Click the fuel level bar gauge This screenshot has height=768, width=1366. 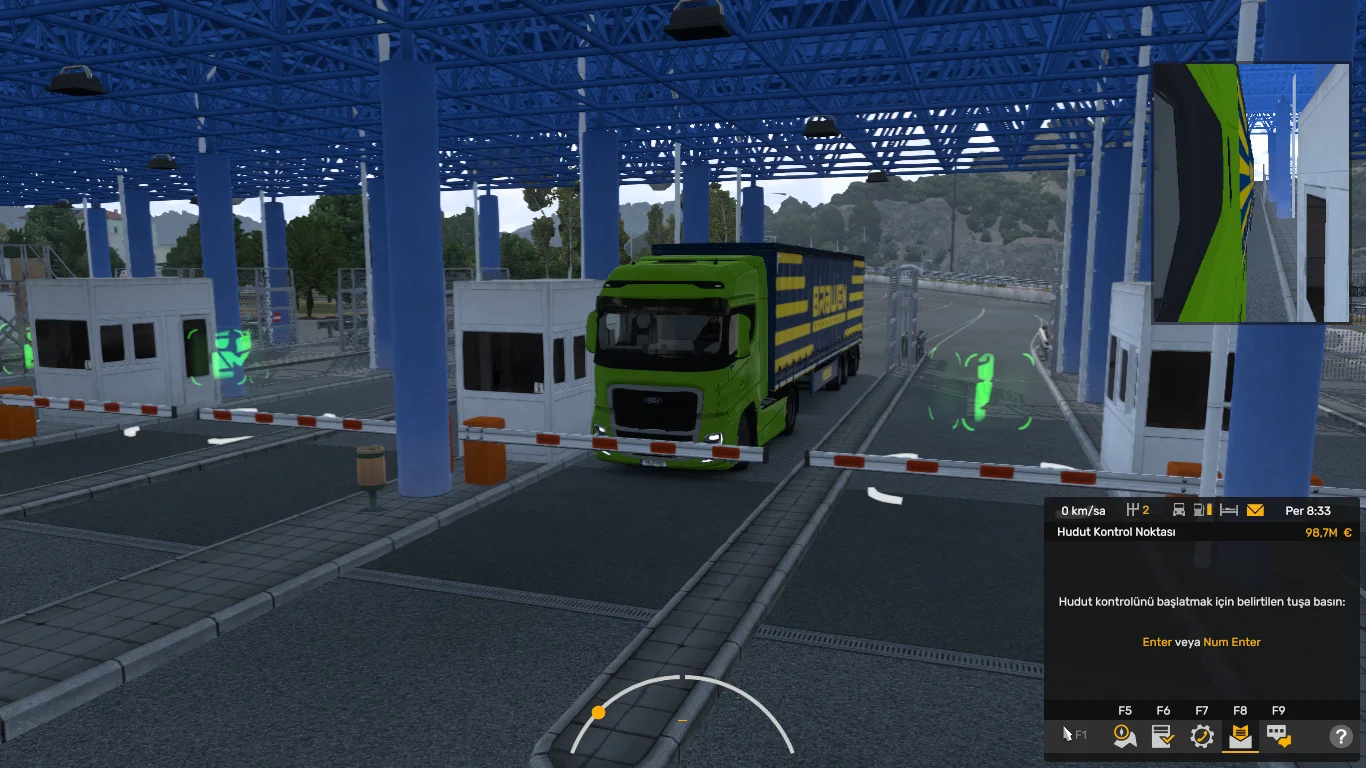[x=1210, y=510]
